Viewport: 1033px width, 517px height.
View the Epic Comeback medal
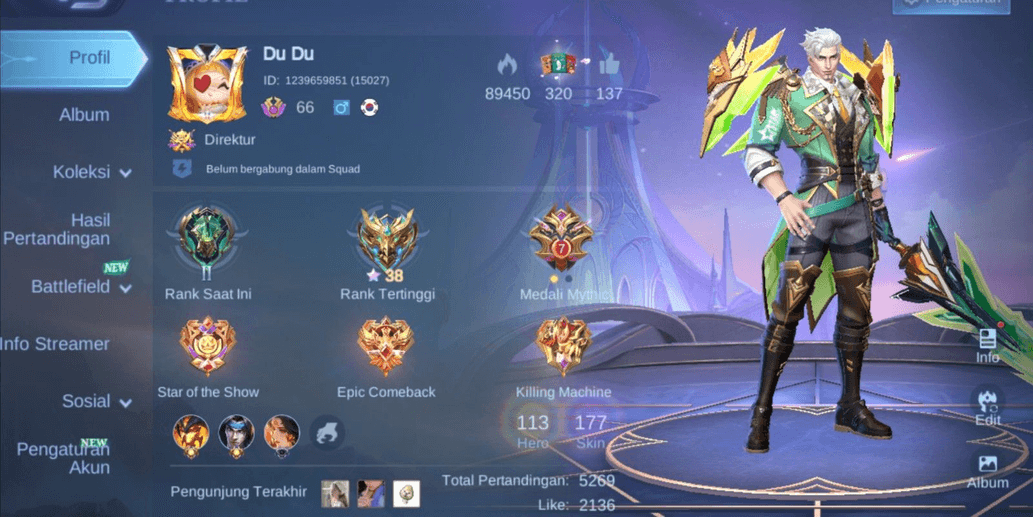386,346
